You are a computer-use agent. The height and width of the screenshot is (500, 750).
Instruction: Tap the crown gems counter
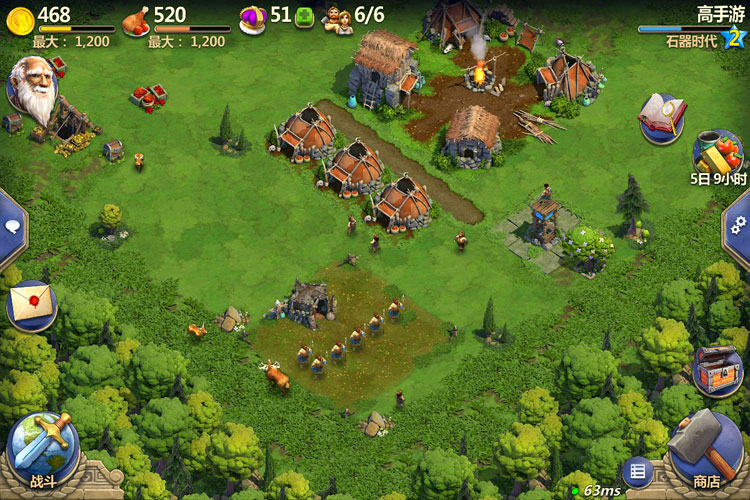pos(253,17)
